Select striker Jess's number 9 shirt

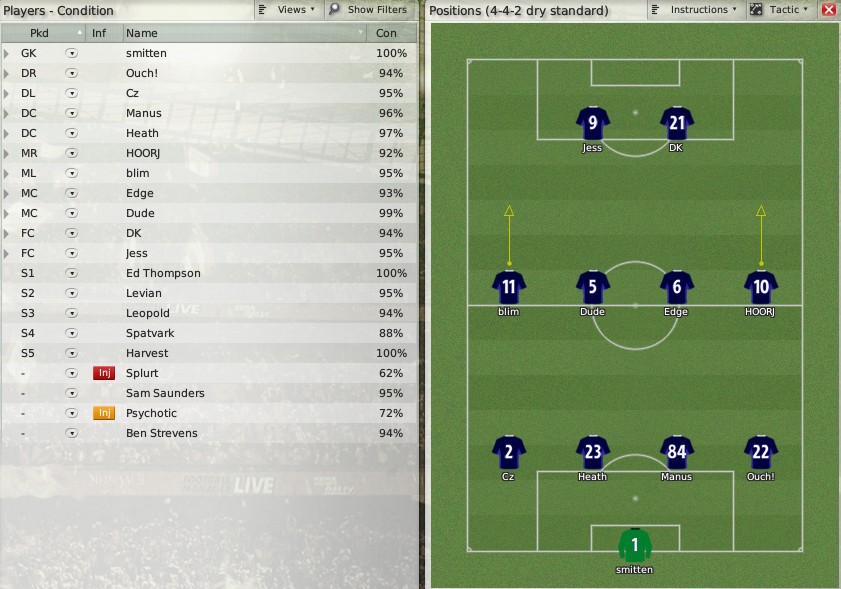click(593, 124)
